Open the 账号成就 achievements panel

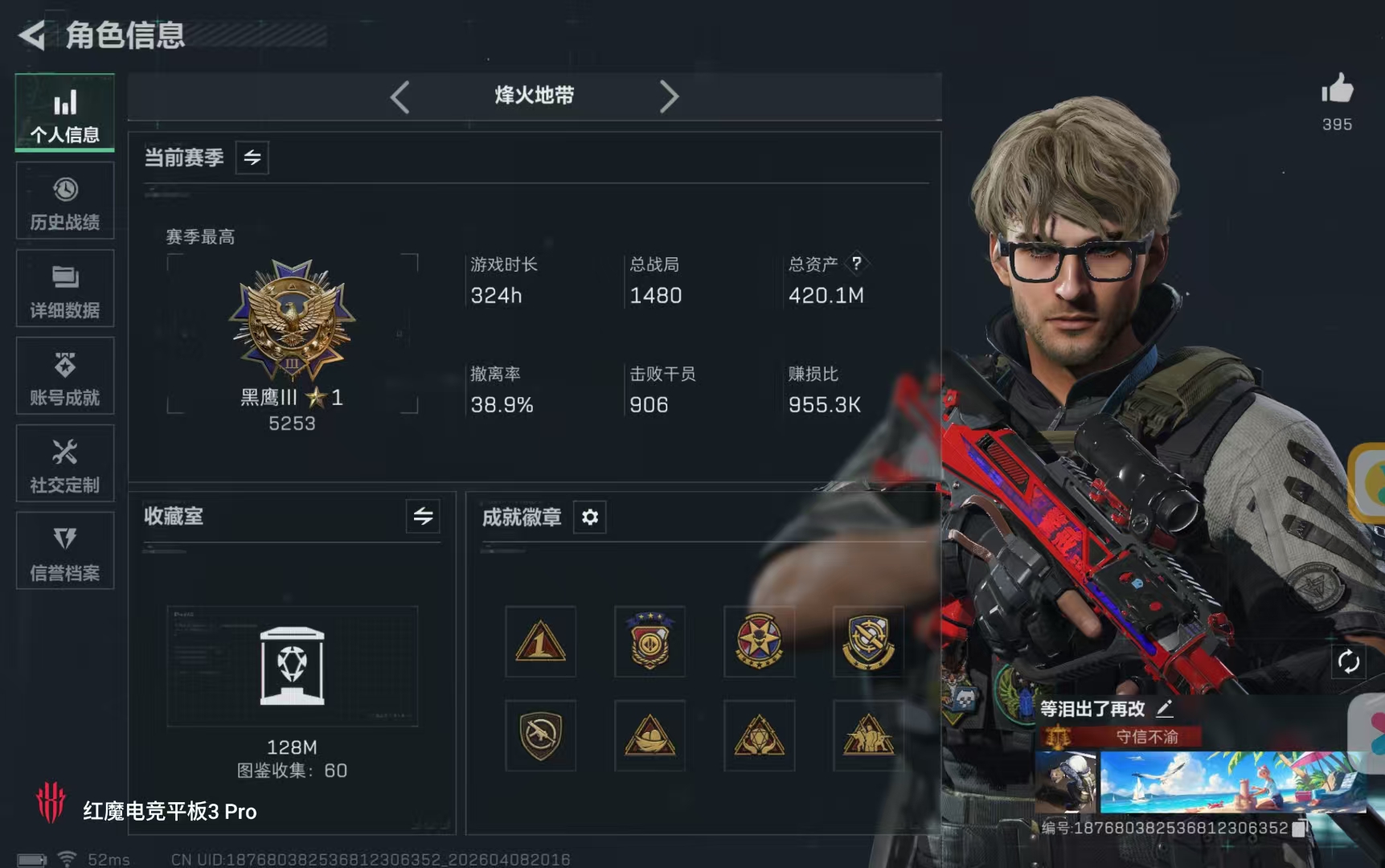pyautogui.click(x=64, y=375)
